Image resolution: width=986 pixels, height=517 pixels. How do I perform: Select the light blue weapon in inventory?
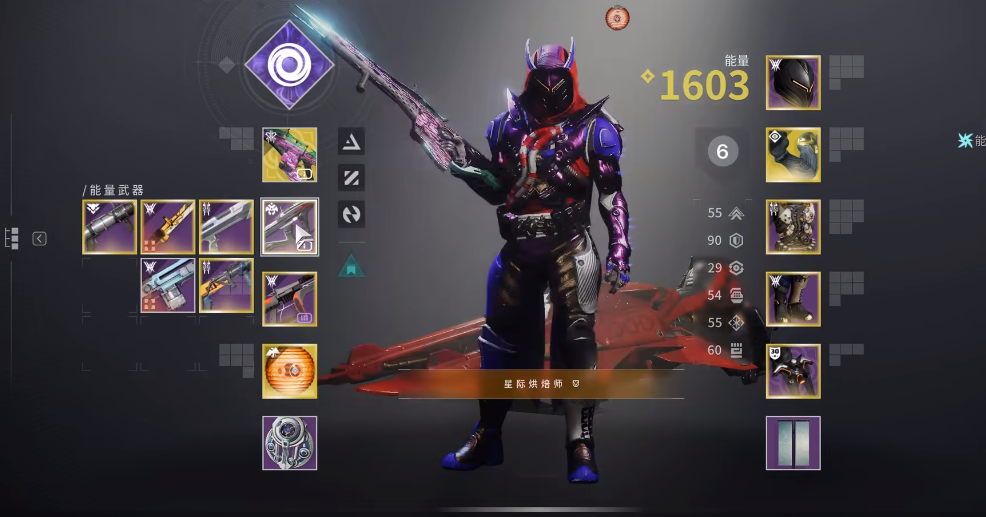pyautogui.click(x=168, y=285)
